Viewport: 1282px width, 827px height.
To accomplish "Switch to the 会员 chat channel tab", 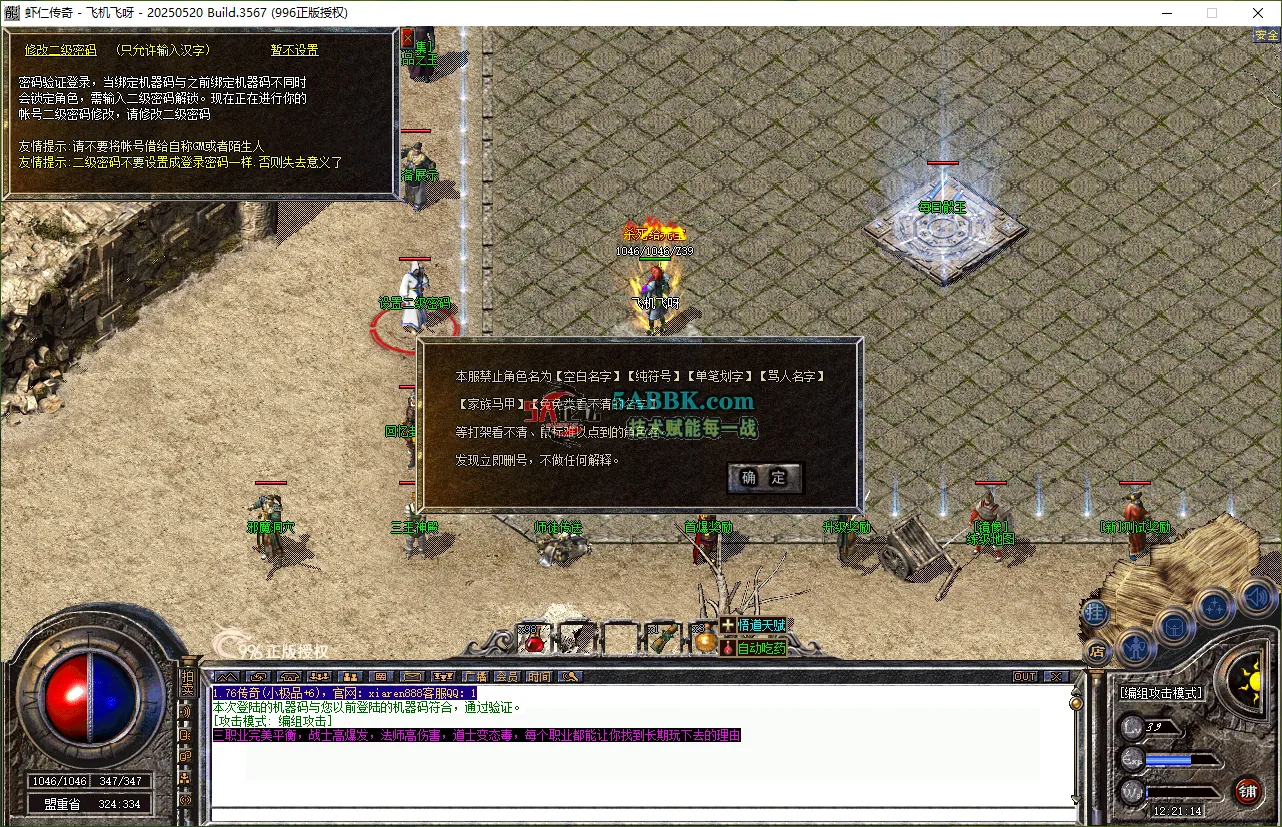I will pos(507,677).
